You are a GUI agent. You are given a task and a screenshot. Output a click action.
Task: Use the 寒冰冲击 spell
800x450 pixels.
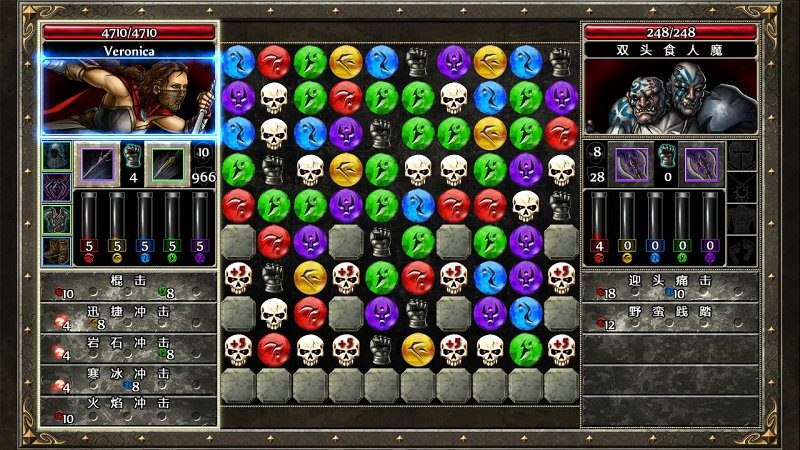pos(128,379)
